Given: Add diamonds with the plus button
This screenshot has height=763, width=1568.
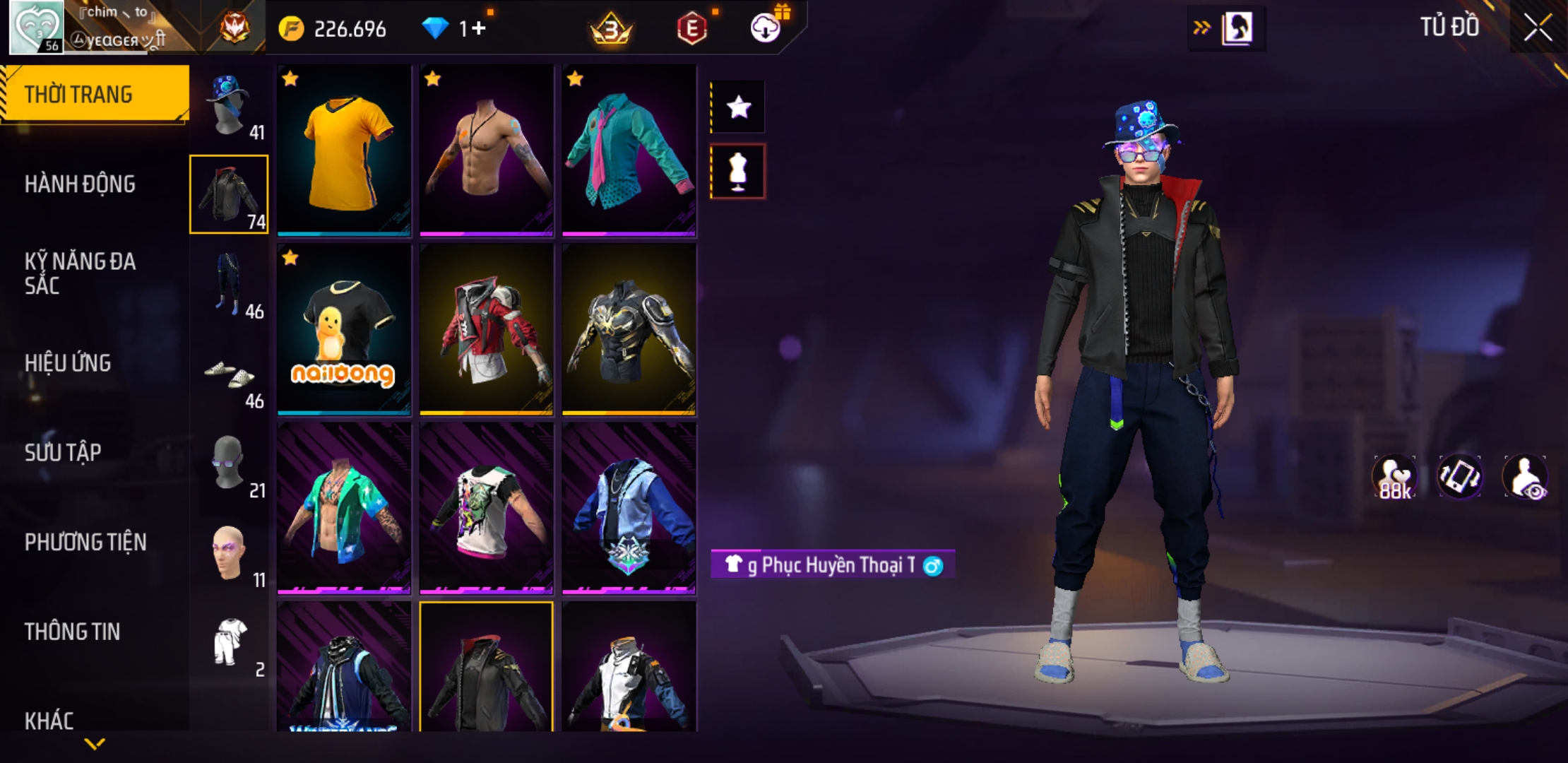Looking at the screenshot, I should click(480, 29).
